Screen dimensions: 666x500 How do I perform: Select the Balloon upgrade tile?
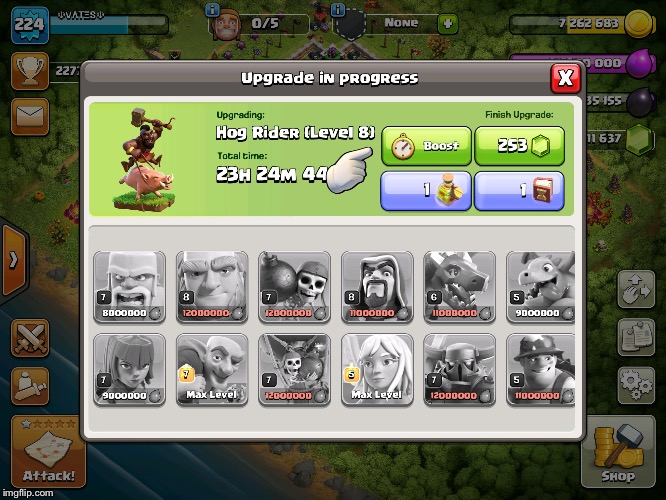(295, 368)
